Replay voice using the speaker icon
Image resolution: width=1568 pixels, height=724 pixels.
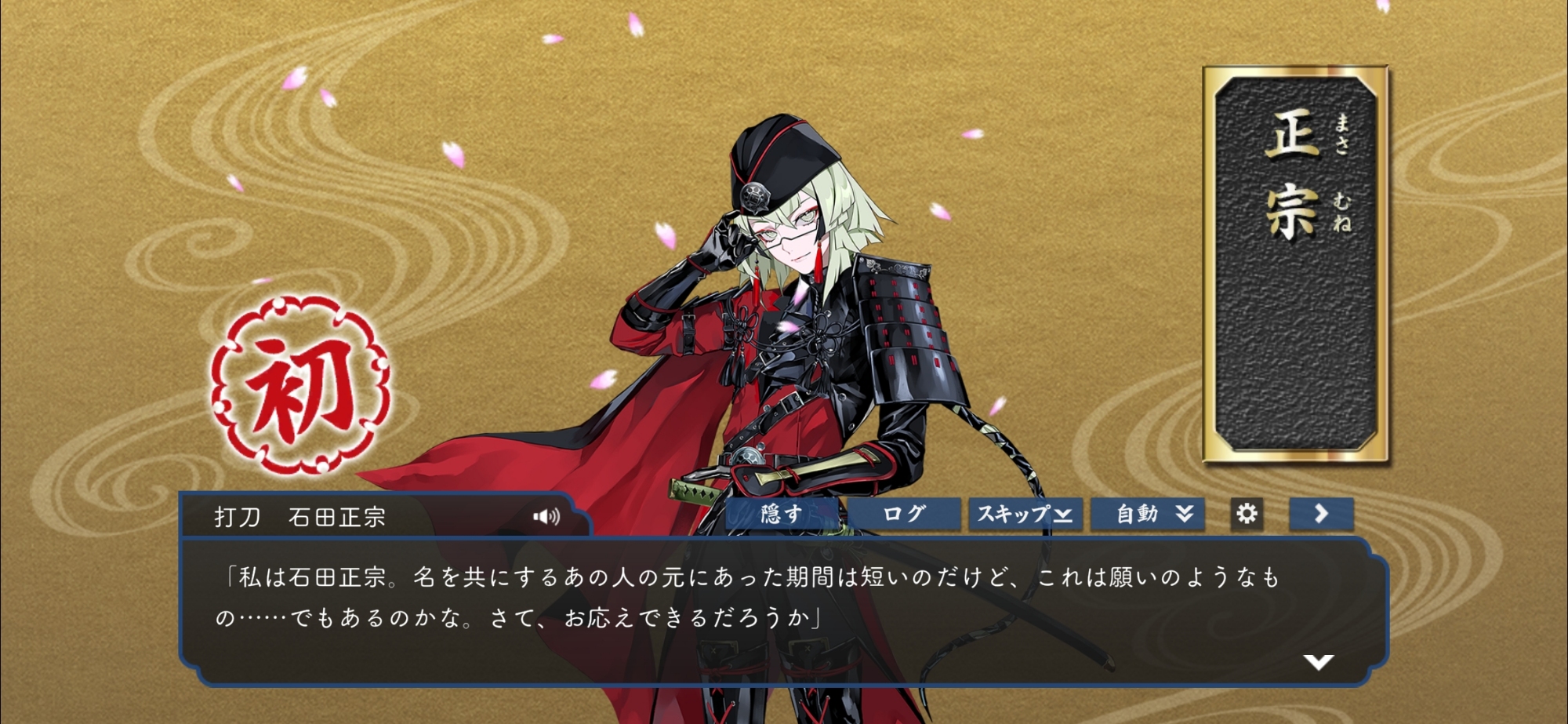pyautogui.click(x=546, y=516)
